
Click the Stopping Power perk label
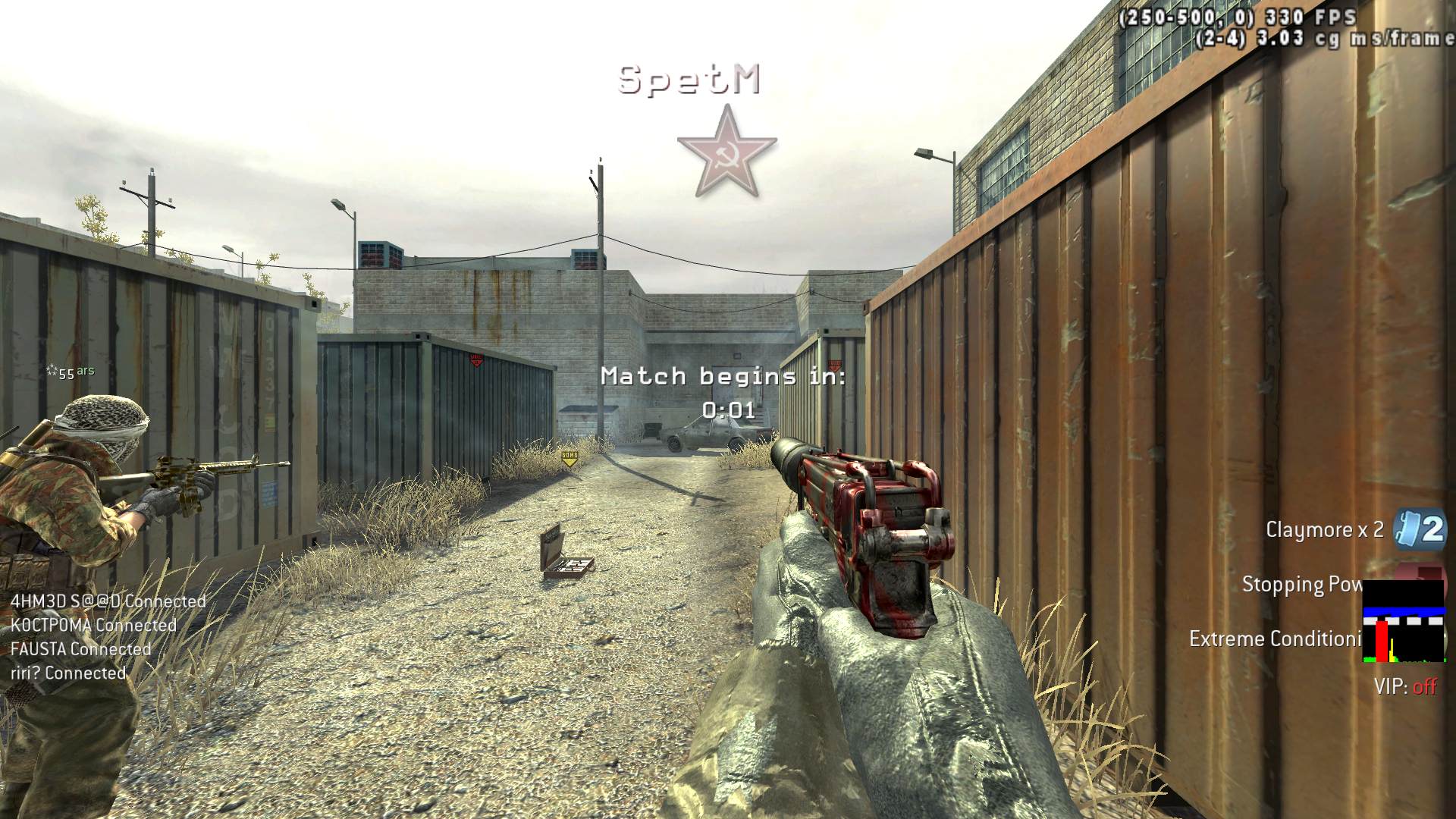pos(1301,585)
